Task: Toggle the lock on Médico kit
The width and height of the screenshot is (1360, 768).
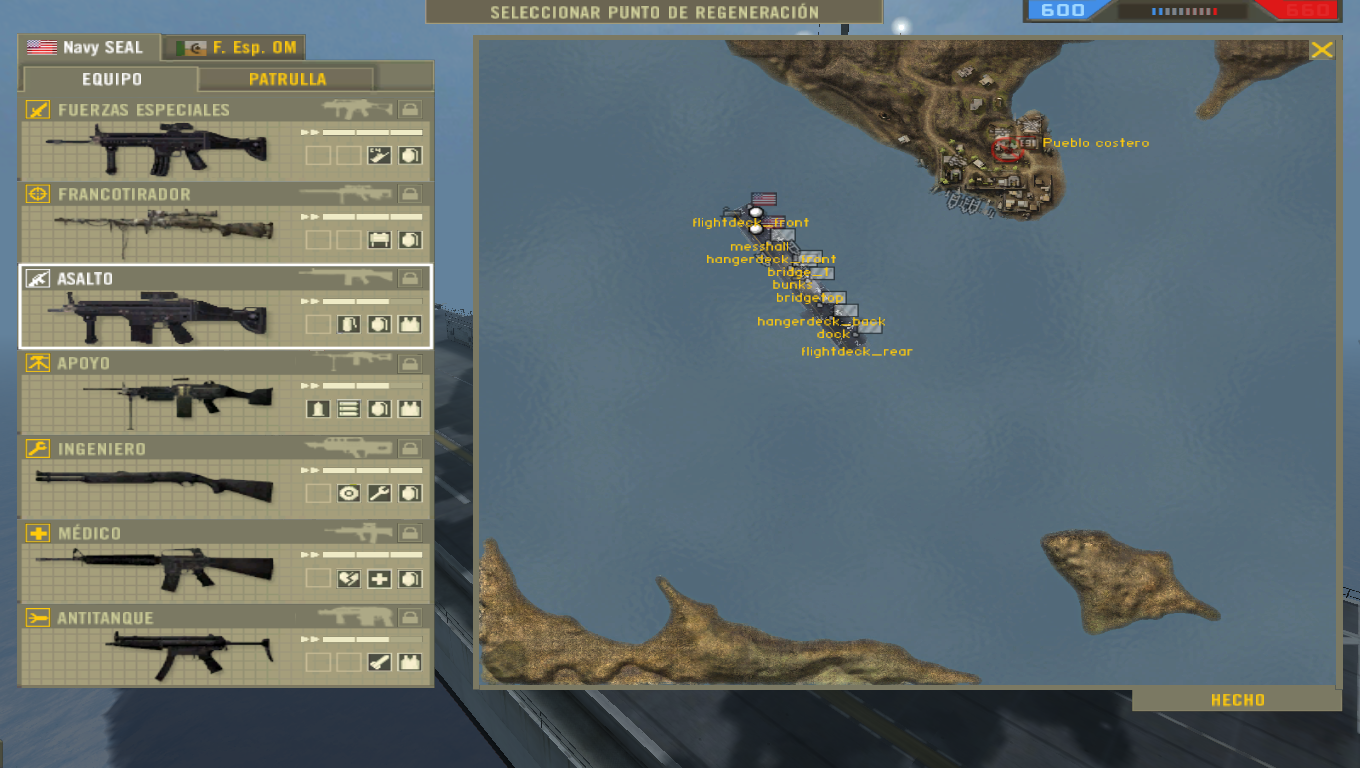Action: [409, 533]
